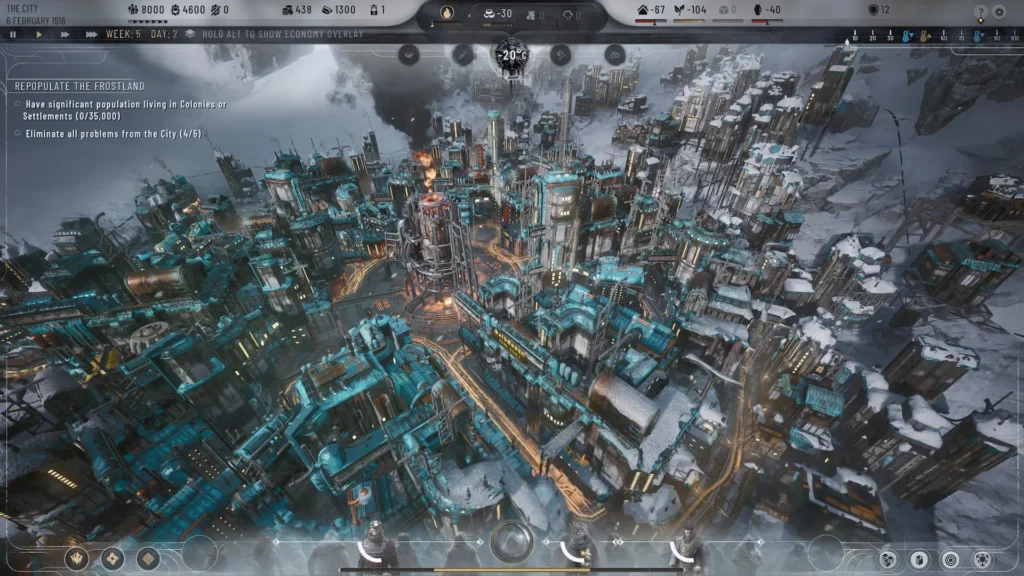Switch to double-arrow fast forward speed
The height and width of the screenshot is (576, 1024).
click(x=65, y=34)
